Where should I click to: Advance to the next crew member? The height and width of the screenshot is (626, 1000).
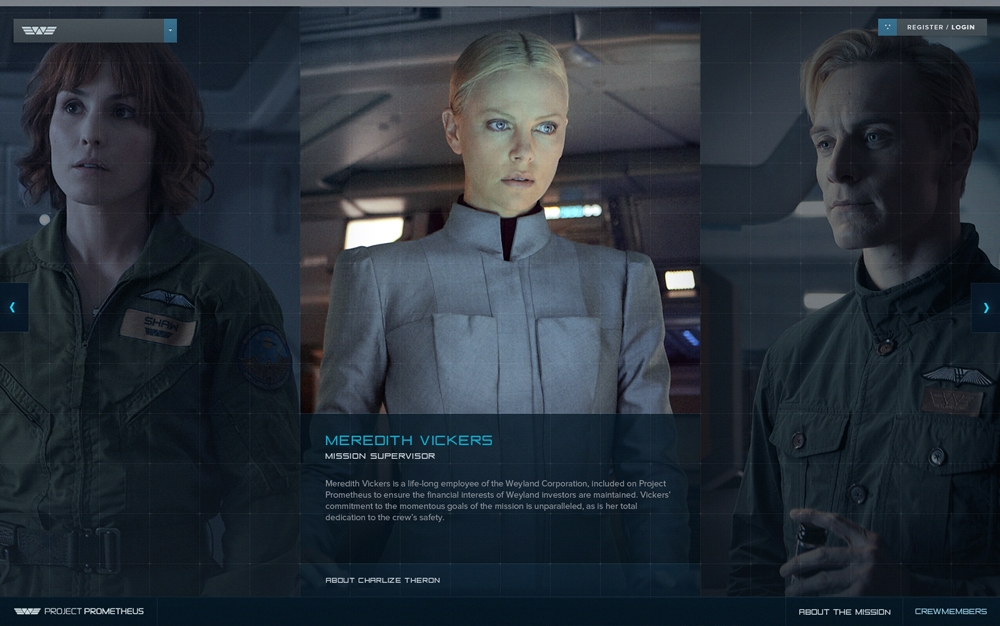point(986,307)
